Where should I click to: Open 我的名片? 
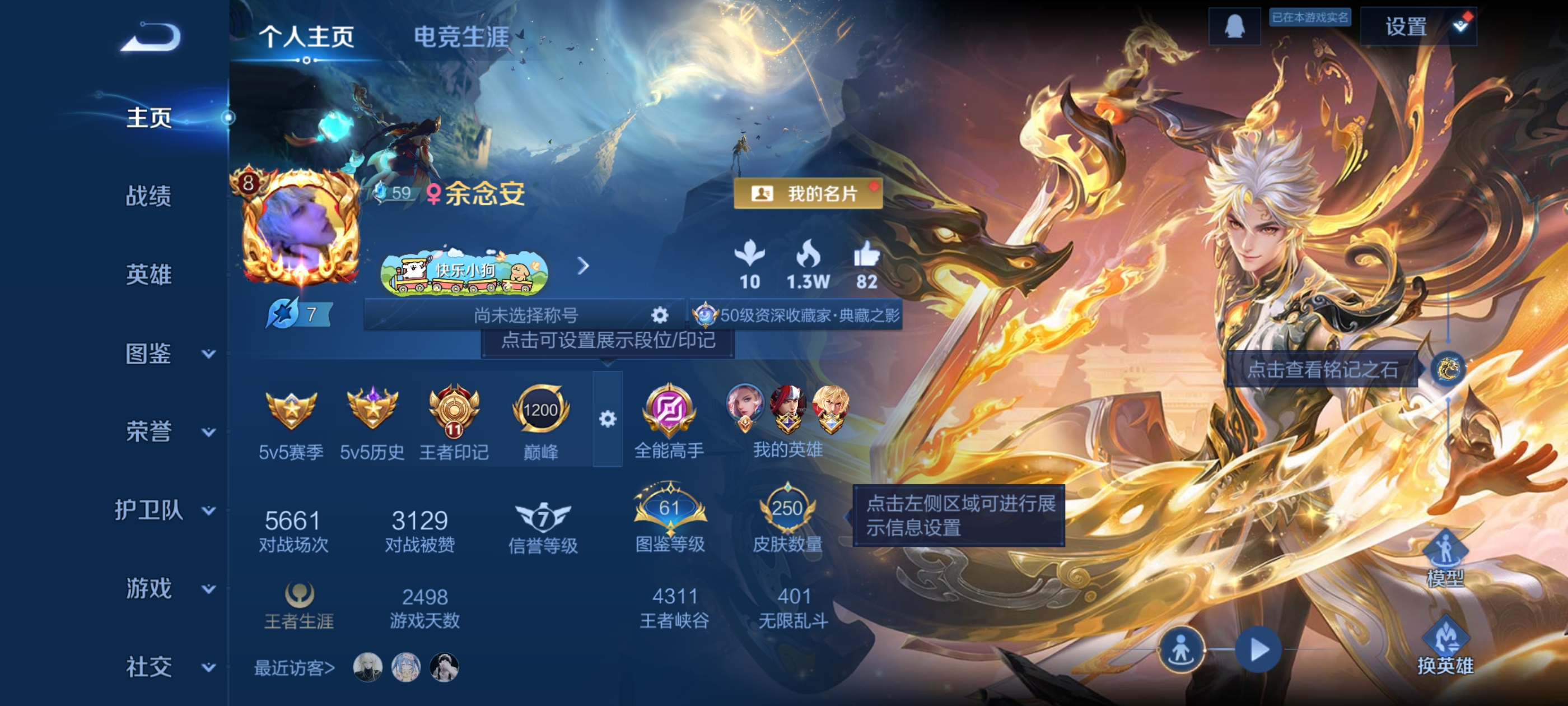[x=808, y=193]
